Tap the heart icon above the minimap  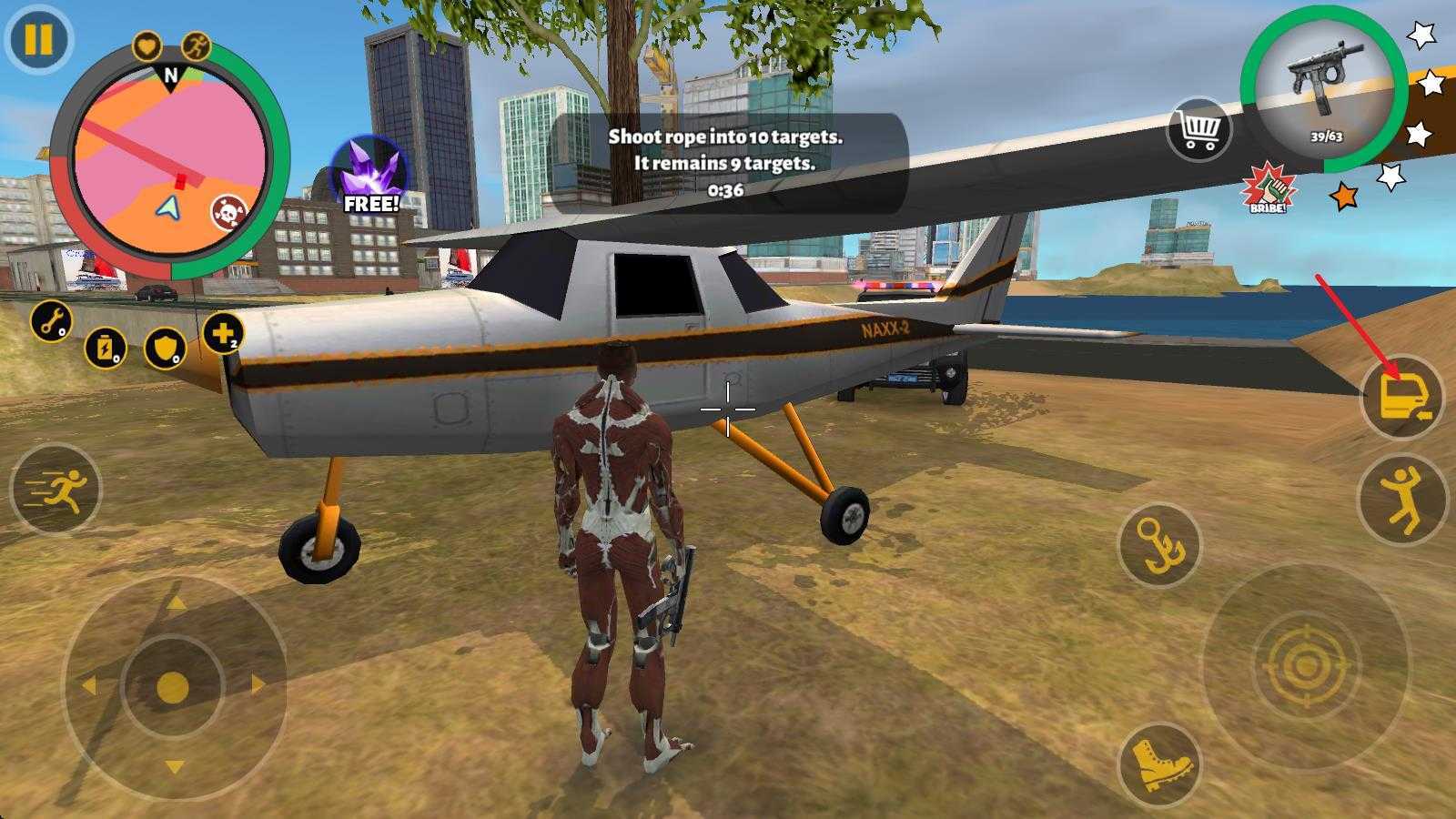tap(147, 45)
